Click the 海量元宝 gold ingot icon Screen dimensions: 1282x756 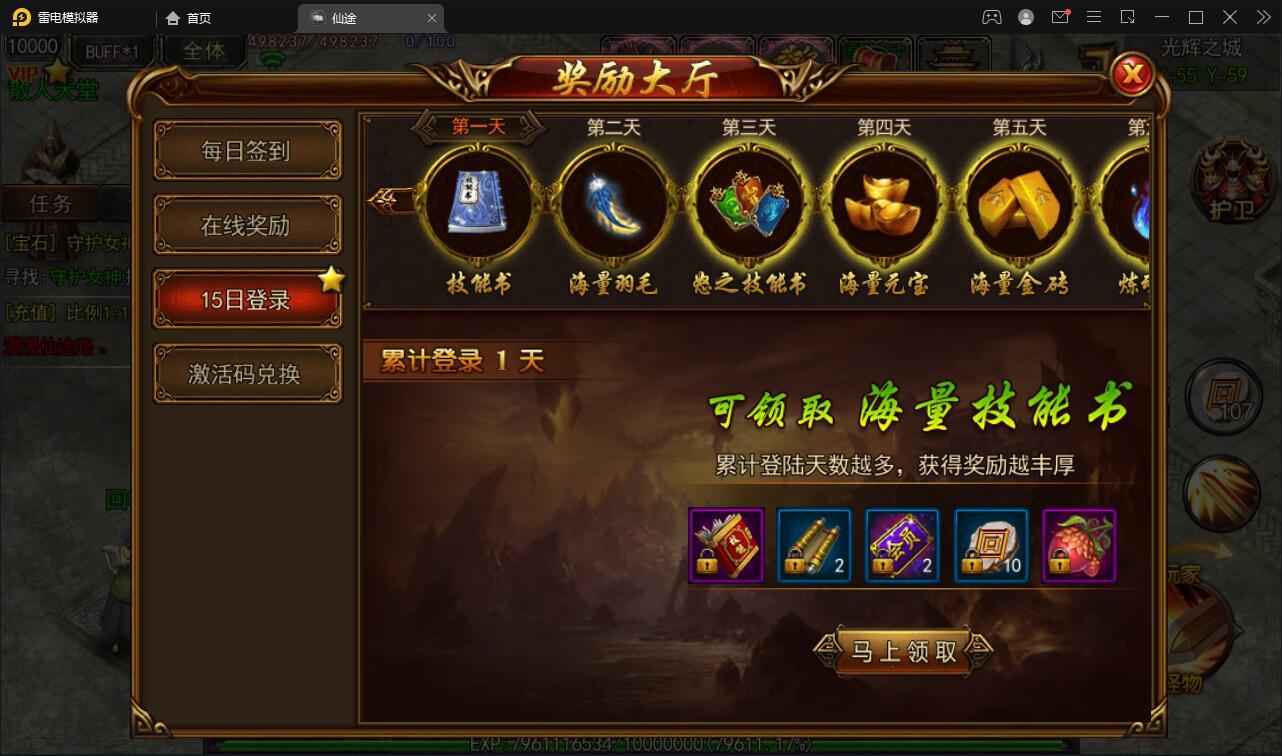(x=883, y=203)
